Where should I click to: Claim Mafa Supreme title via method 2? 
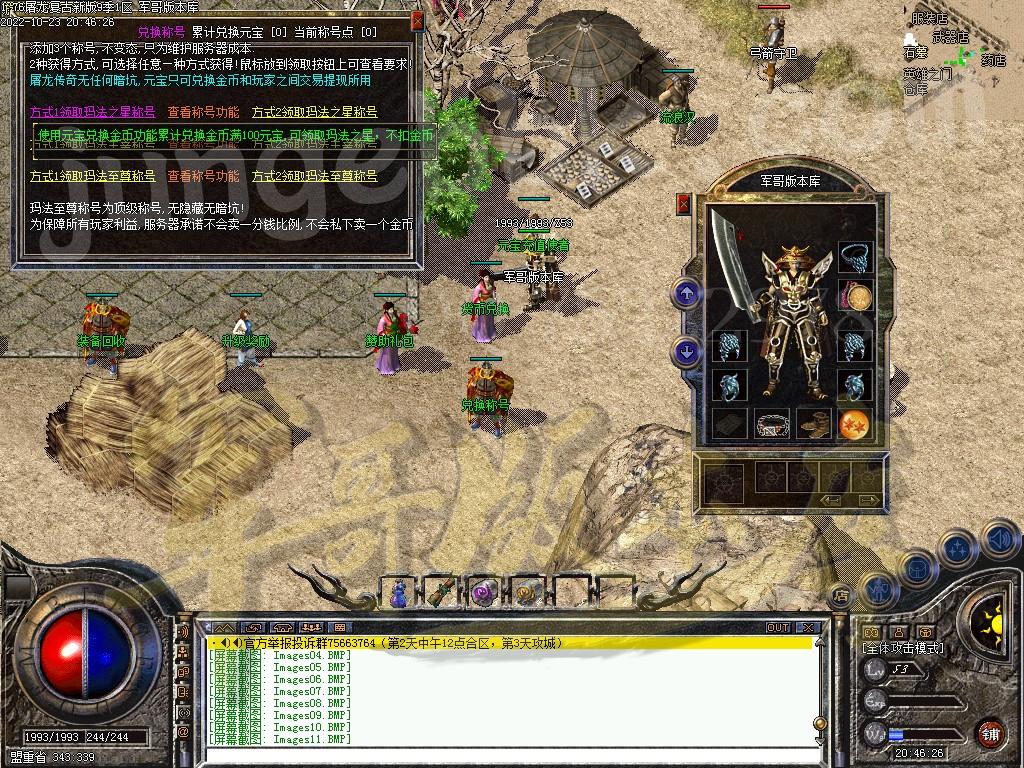tap(314, 176)
